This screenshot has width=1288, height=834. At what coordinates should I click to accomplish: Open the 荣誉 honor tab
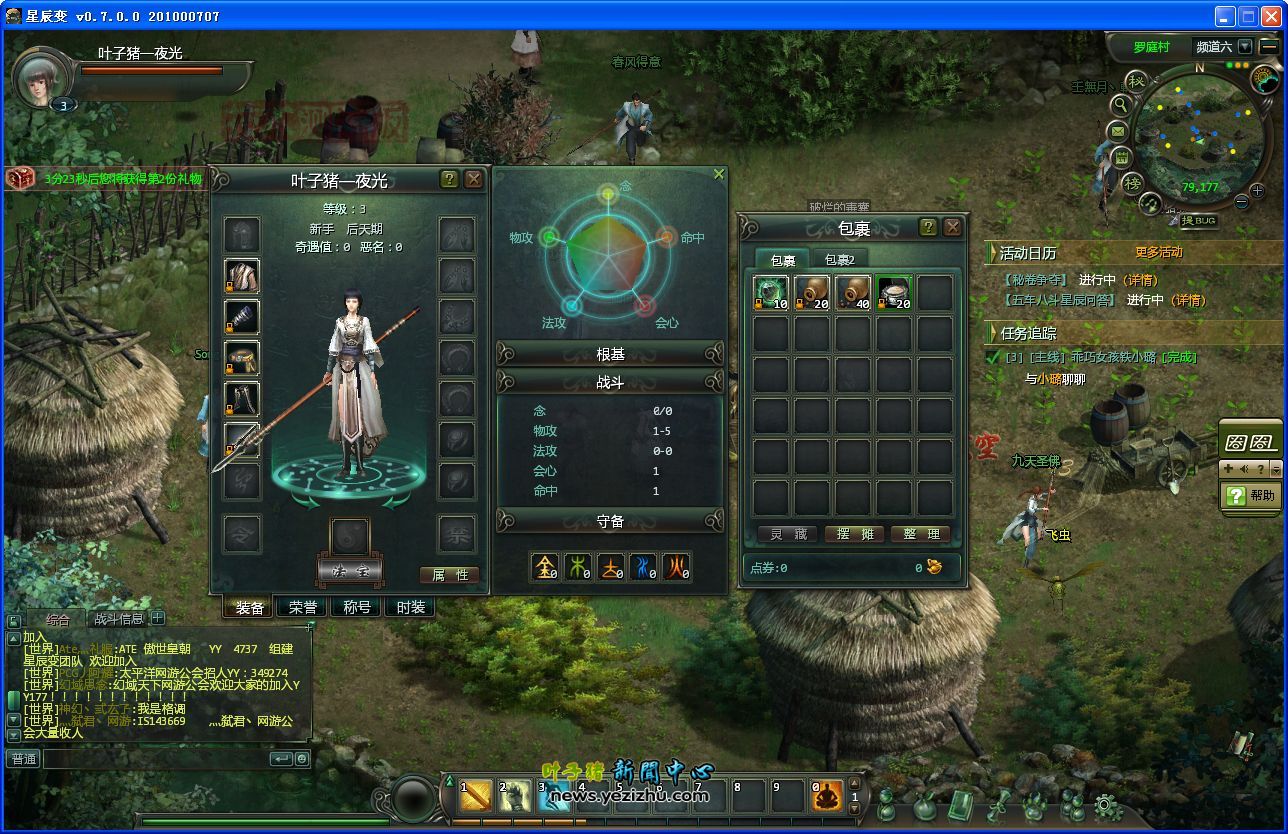(303, 607)
